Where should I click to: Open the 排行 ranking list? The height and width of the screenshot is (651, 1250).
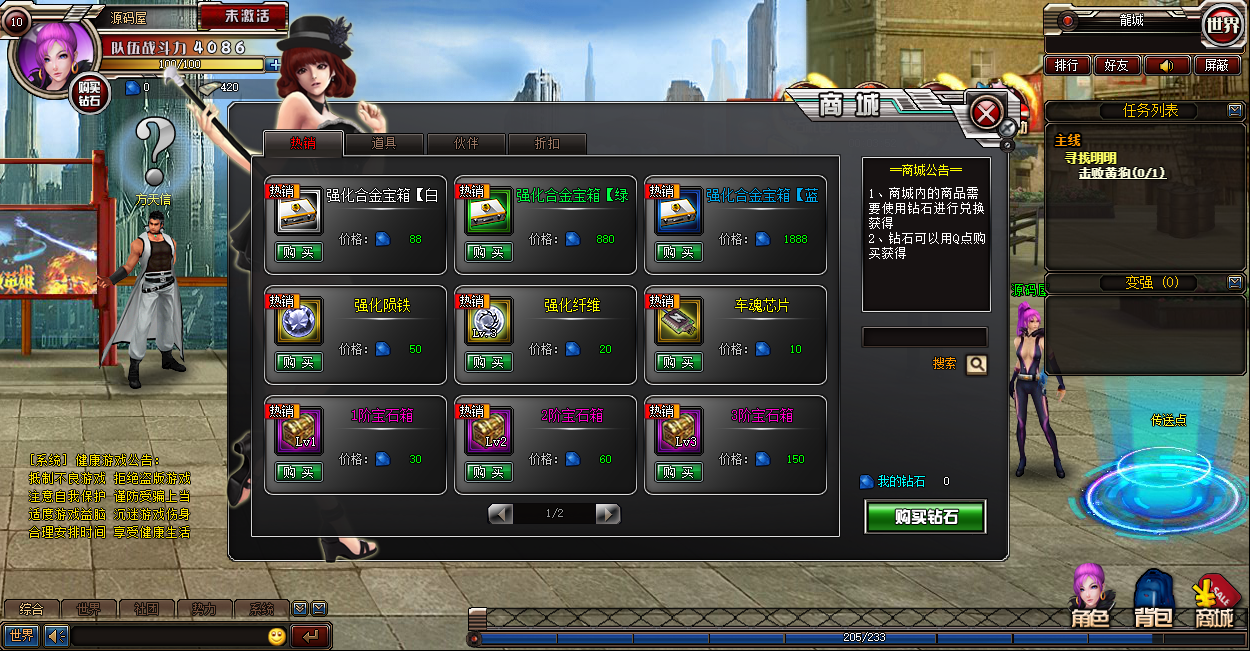tap(1066, 65)
